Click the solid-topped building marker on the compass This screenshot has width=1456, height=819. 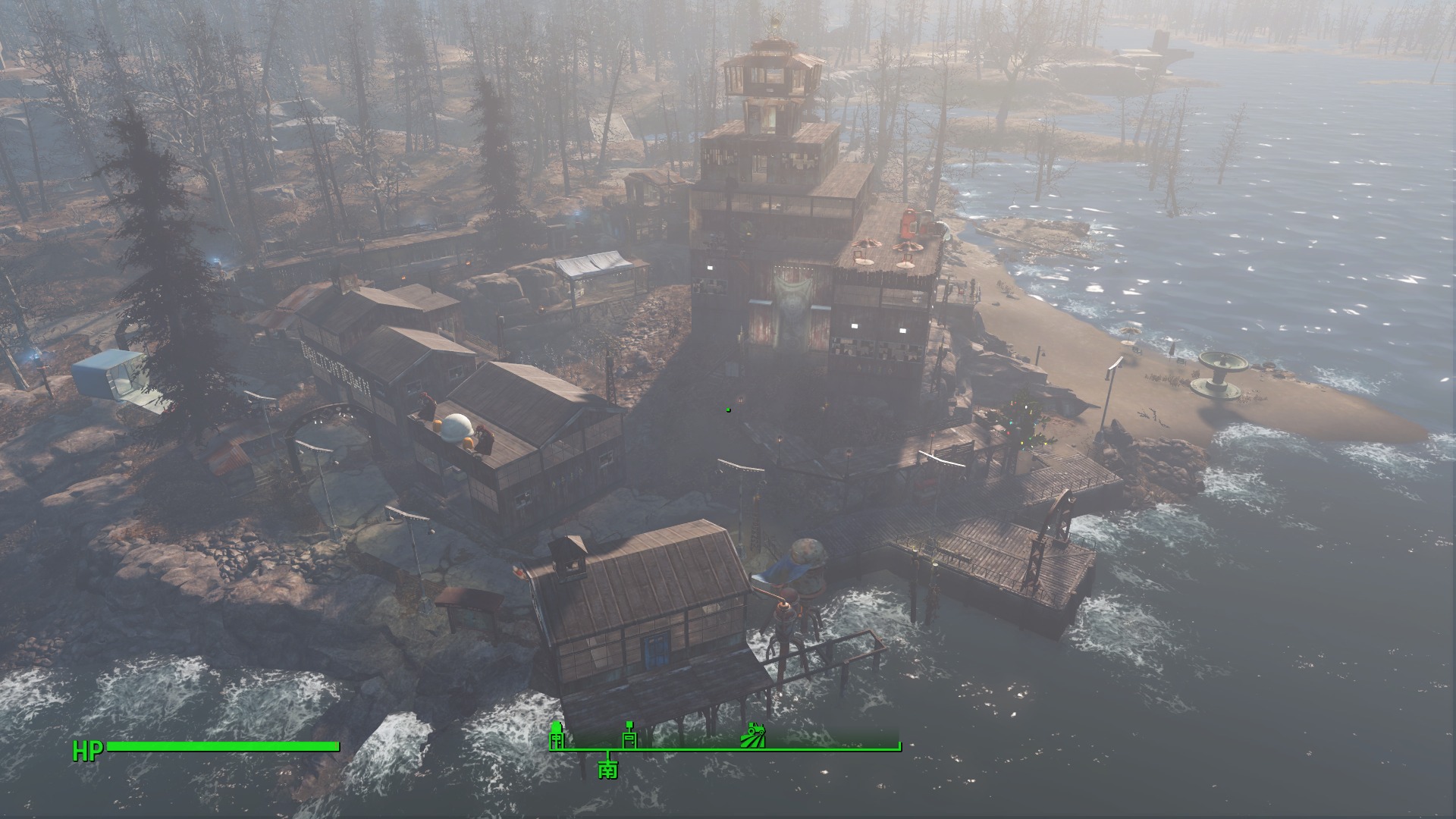pos(557,734)
